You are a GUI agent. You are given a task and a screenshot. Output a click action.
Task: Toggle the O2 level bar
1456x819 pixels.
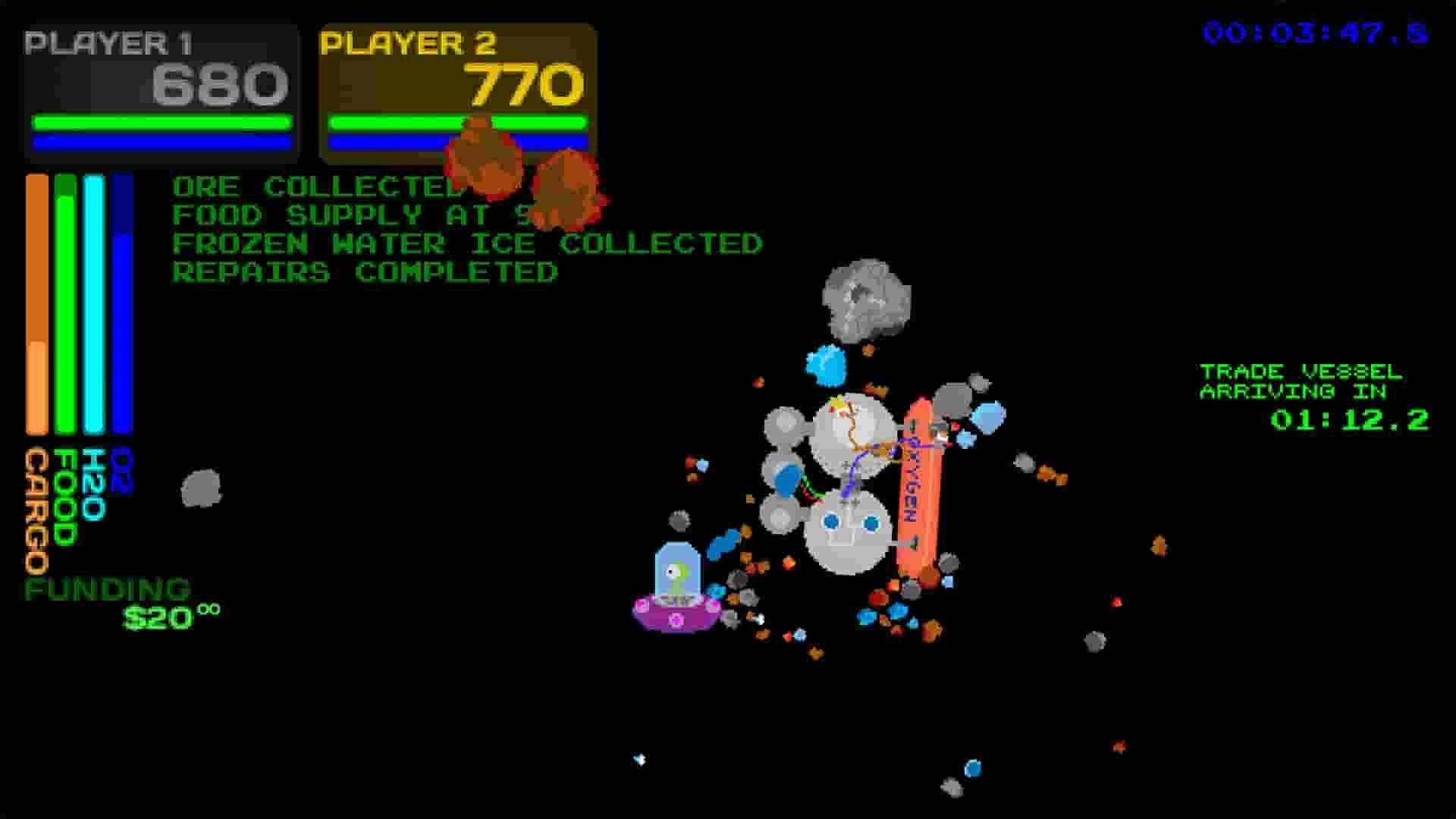tap(121, 303)
